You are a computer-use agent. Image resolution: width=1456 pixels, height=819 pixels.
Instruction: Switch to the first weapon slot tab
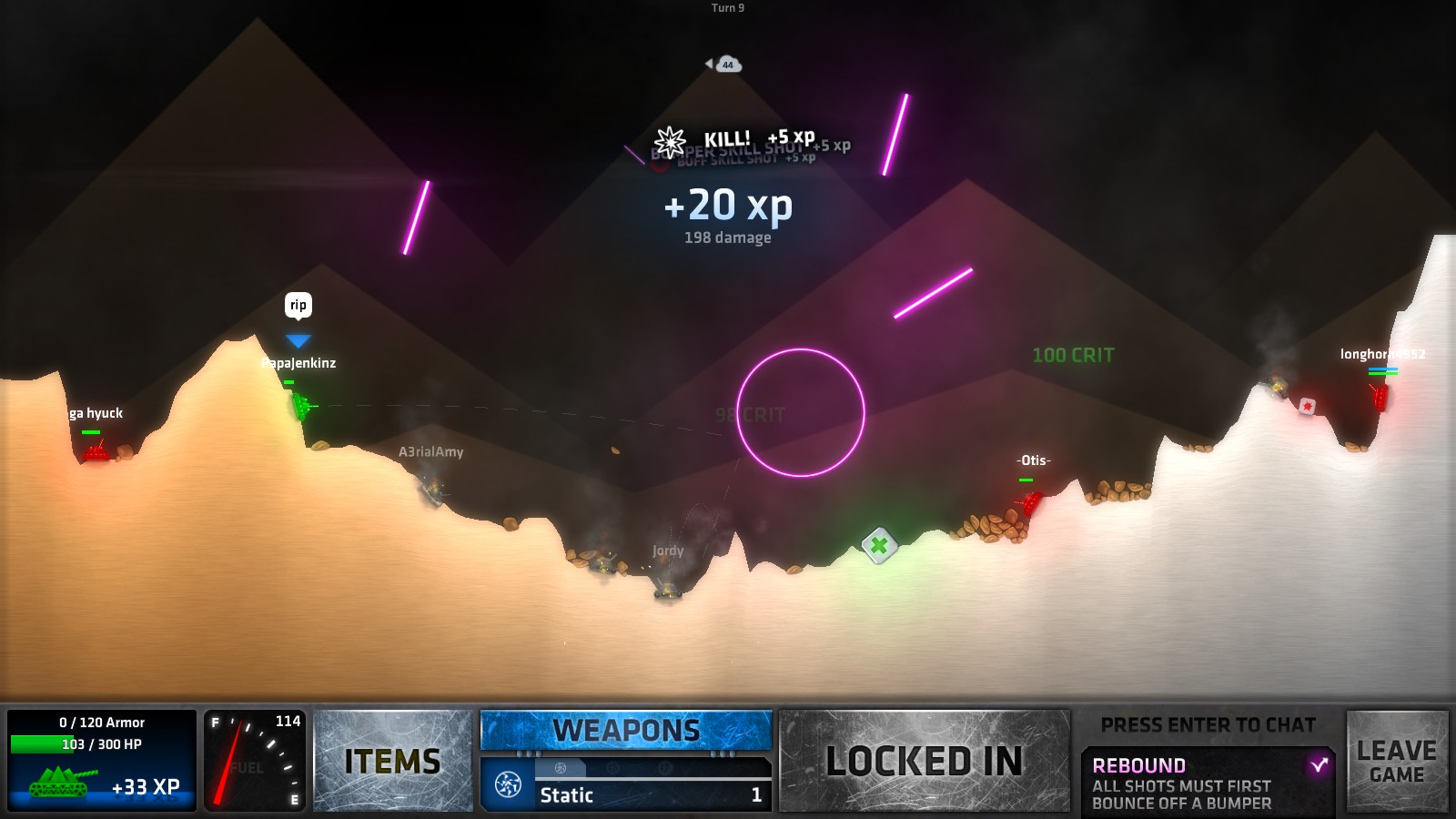click(561, 767)
